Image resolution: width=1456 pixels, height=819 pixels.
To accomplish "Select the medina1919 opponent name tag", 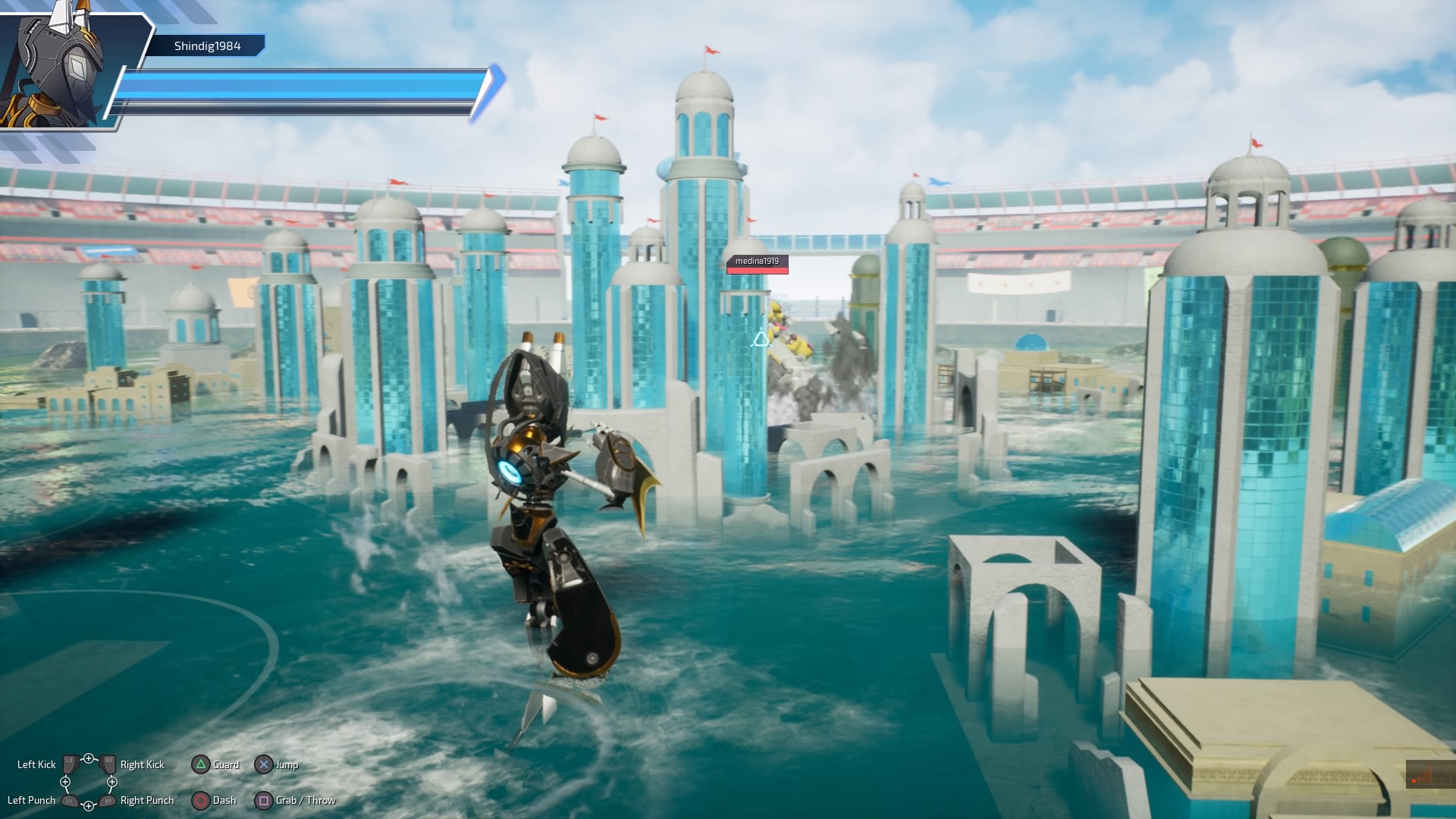I will (757, 262).
